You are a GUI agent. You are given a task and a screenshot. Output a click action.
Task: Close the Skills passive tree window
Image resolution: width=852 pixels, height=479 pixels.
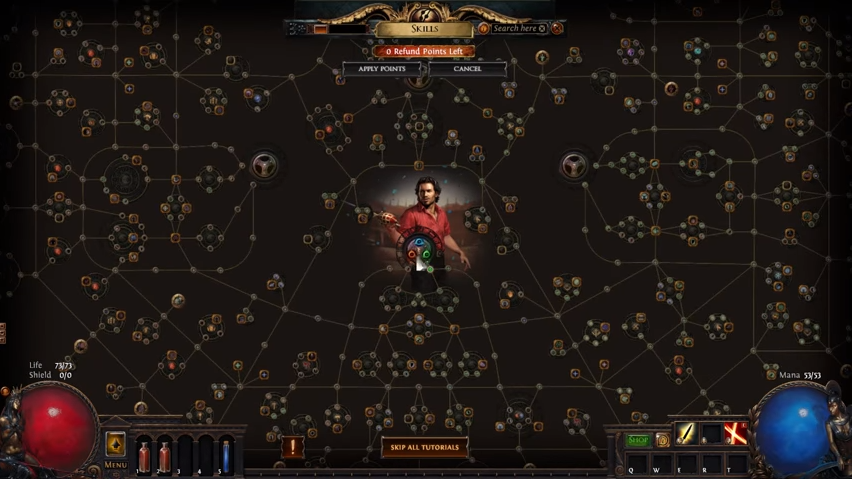click(557, 29)
